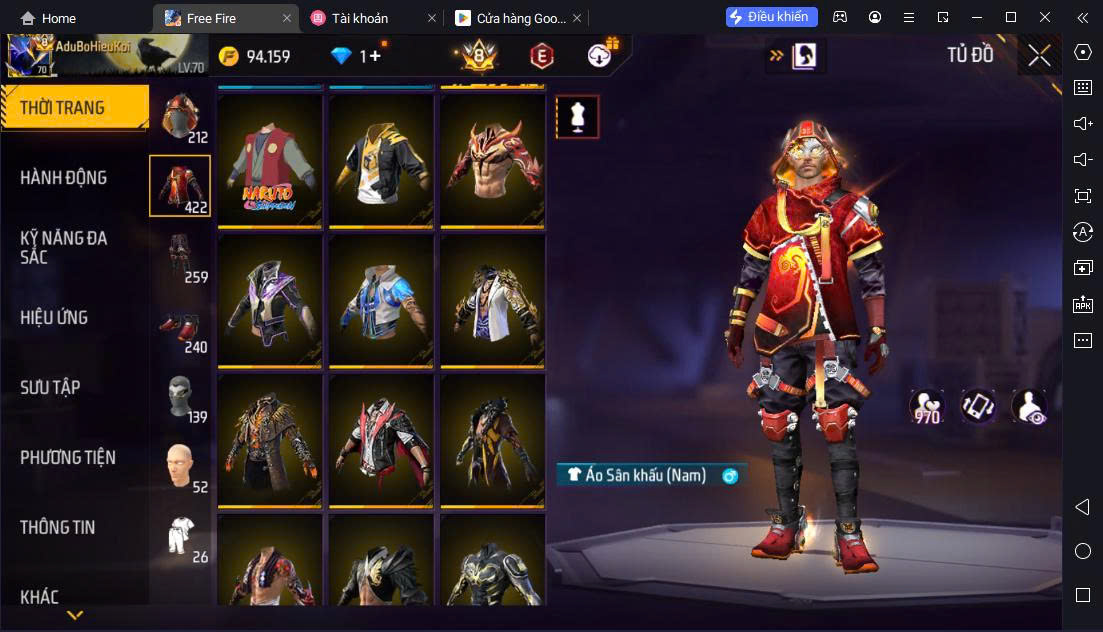This screenshot has height=632, width=1103.
Task: Select the shoes subcategory with 240 items
Action: [x=180, y=328]
